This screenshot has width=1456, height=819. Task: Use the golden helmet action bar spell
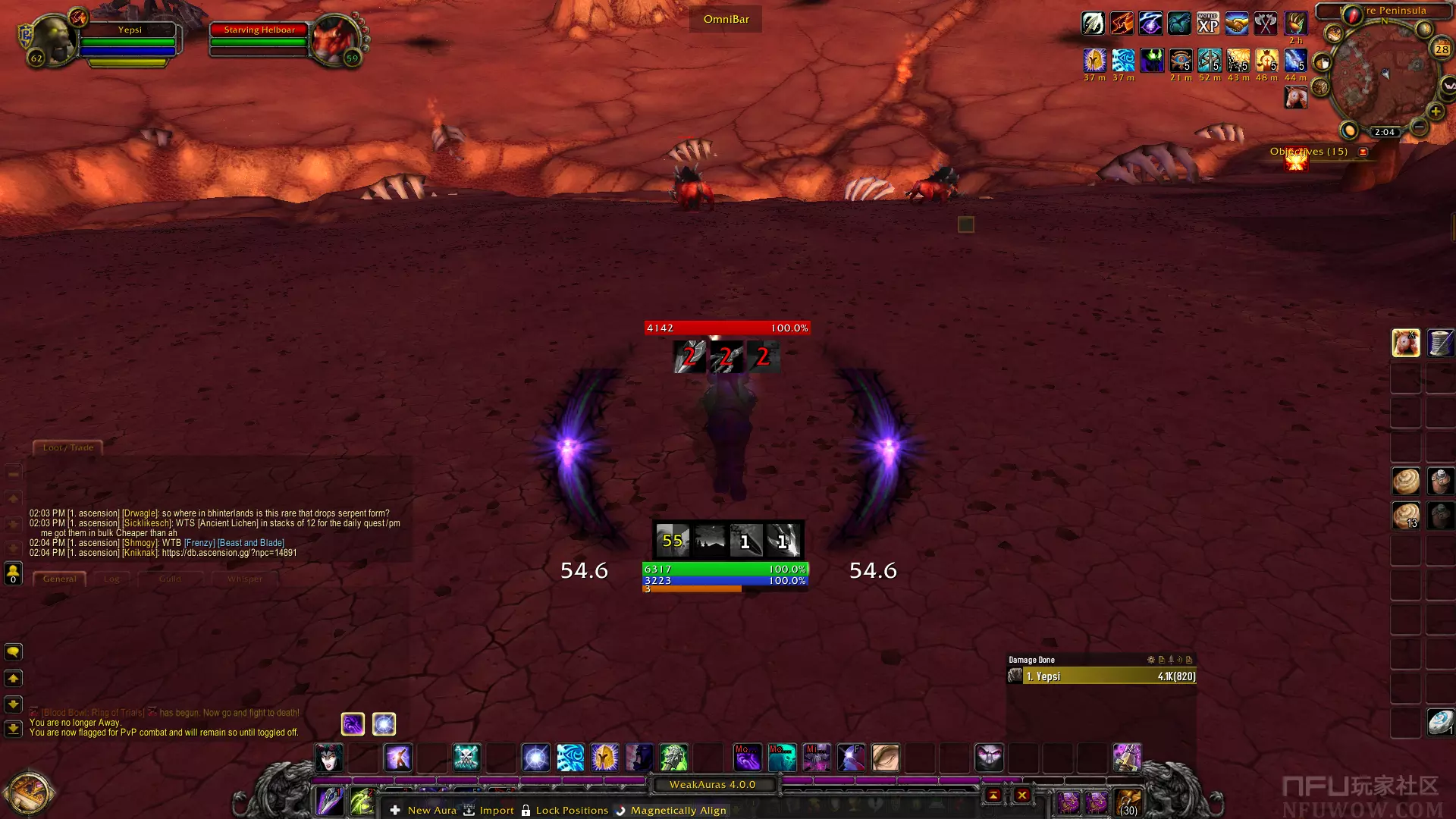(604, 757)
